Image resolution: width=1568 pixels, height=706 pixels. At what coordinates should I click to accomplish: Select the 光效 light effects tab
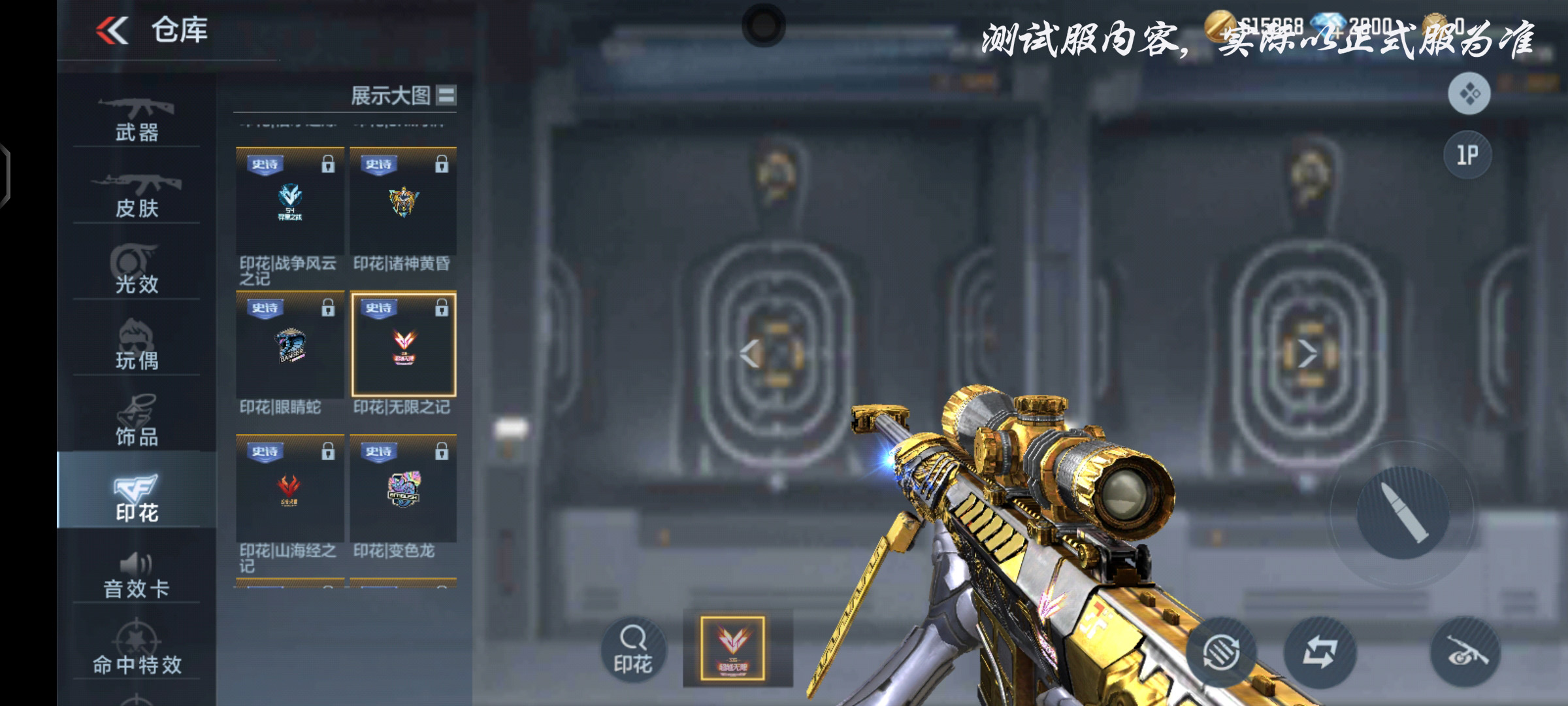click(x=137, y=271)
